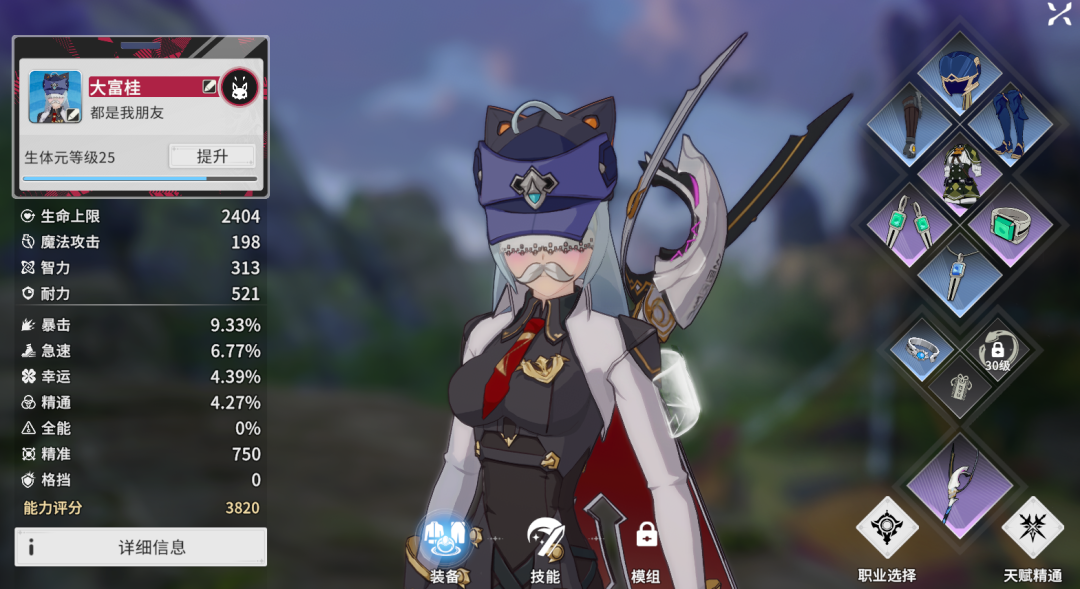Open 详细信息 detailed stats
The width and height of the screenshot is (1080, 589).
(141, 547)
